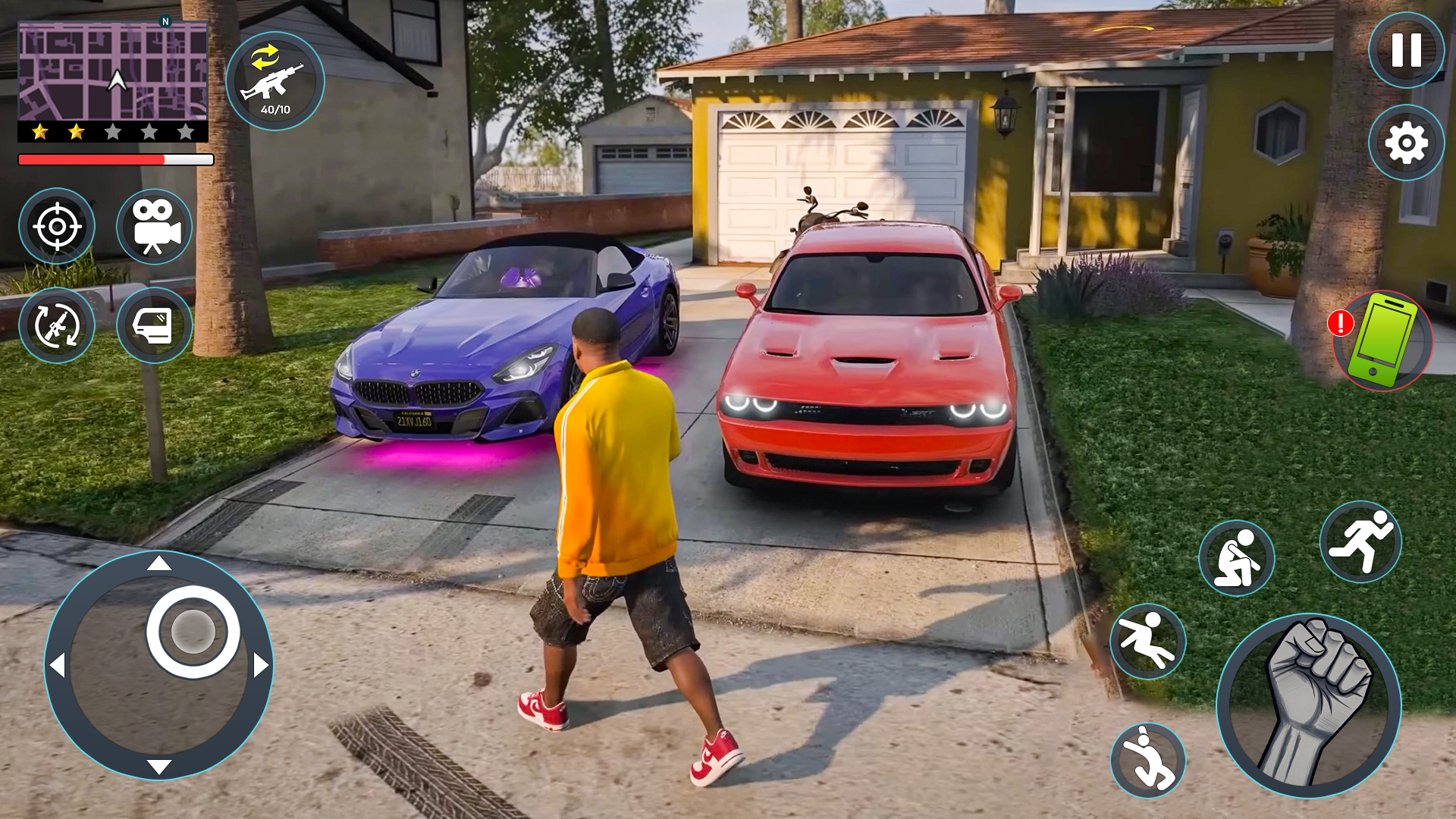The image size is (1456, 819).
Task: Enable the crosshair aim button
Action: [x=57, y=226]
